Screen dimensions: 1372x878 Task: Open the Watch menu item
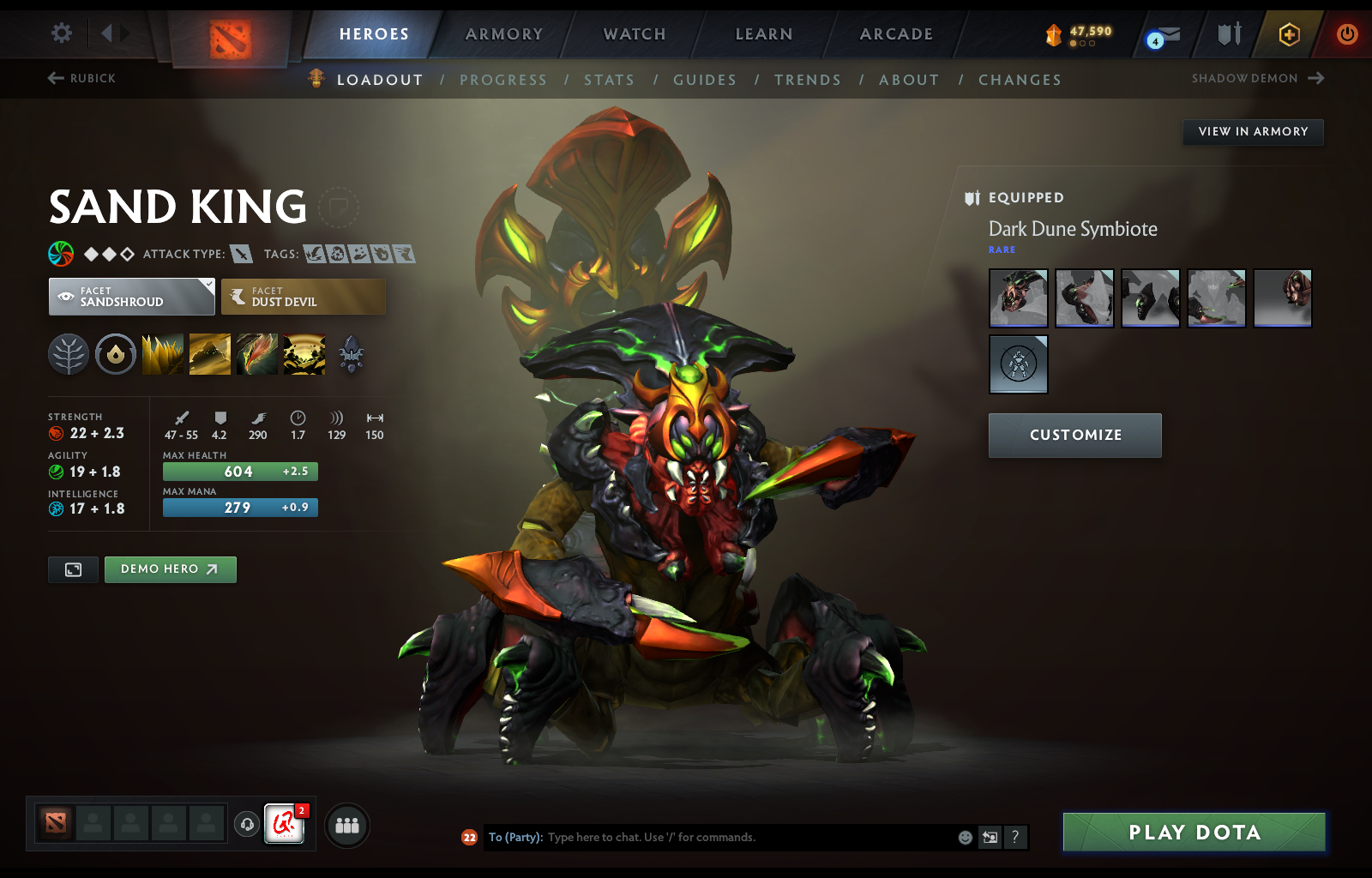pyautogui.click(x=634, y=34)
